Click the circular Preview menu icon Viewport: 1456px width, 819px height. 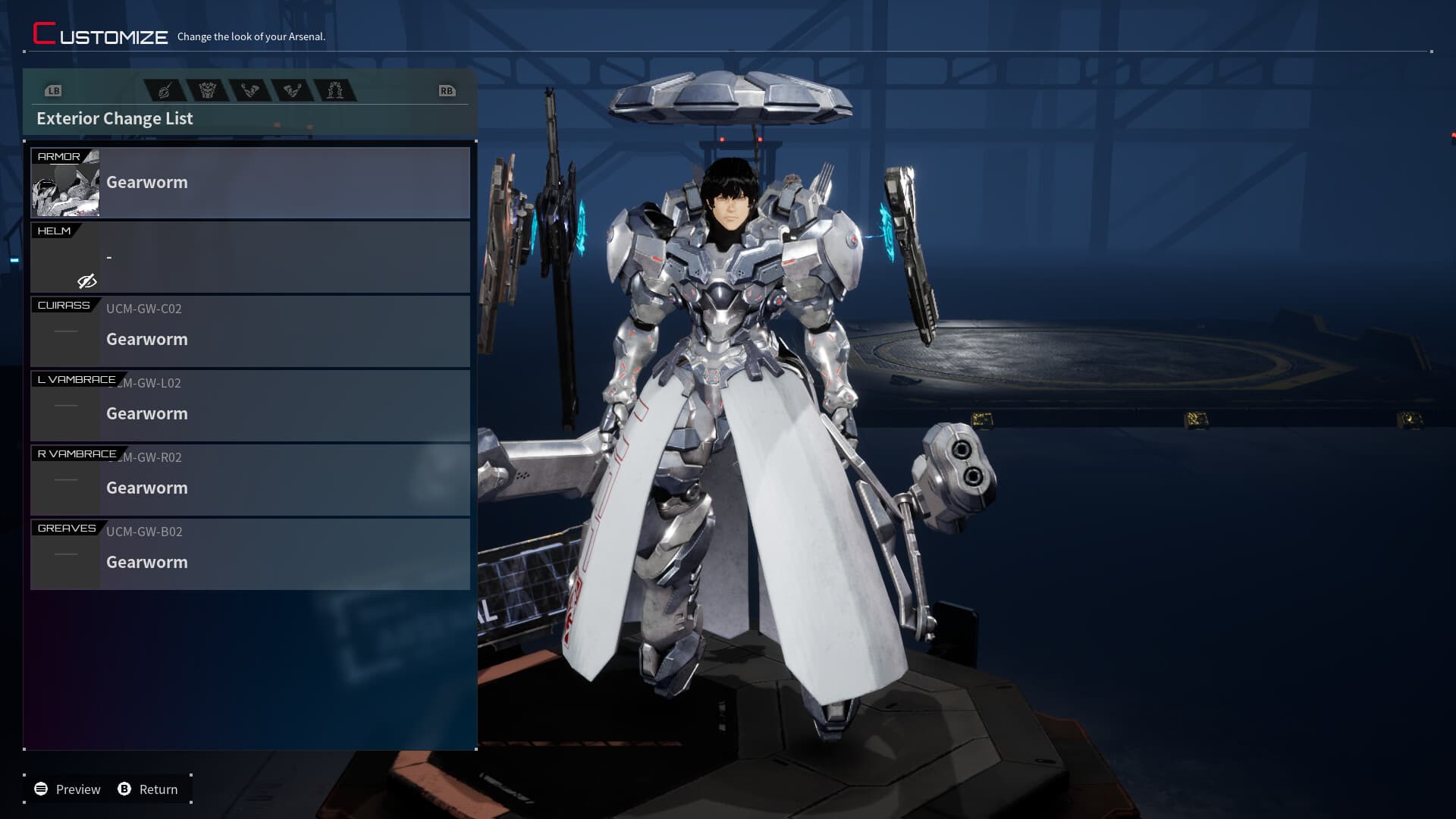coord(42,789)
